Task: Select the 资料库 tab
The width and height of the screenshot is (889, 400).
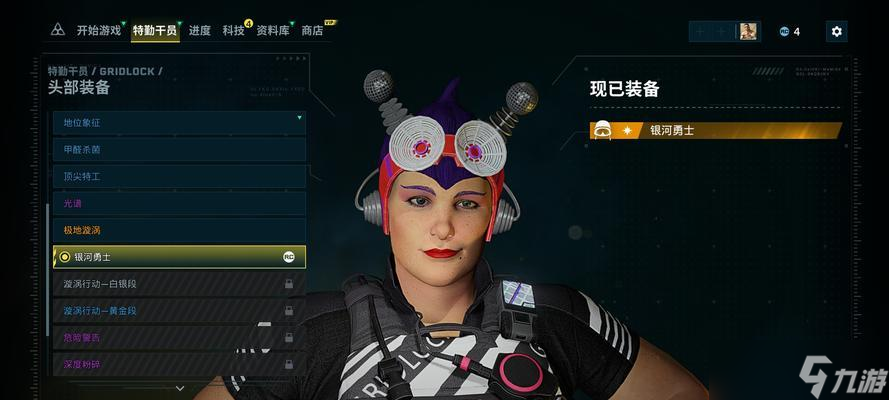Action: (x=273, y=31)
